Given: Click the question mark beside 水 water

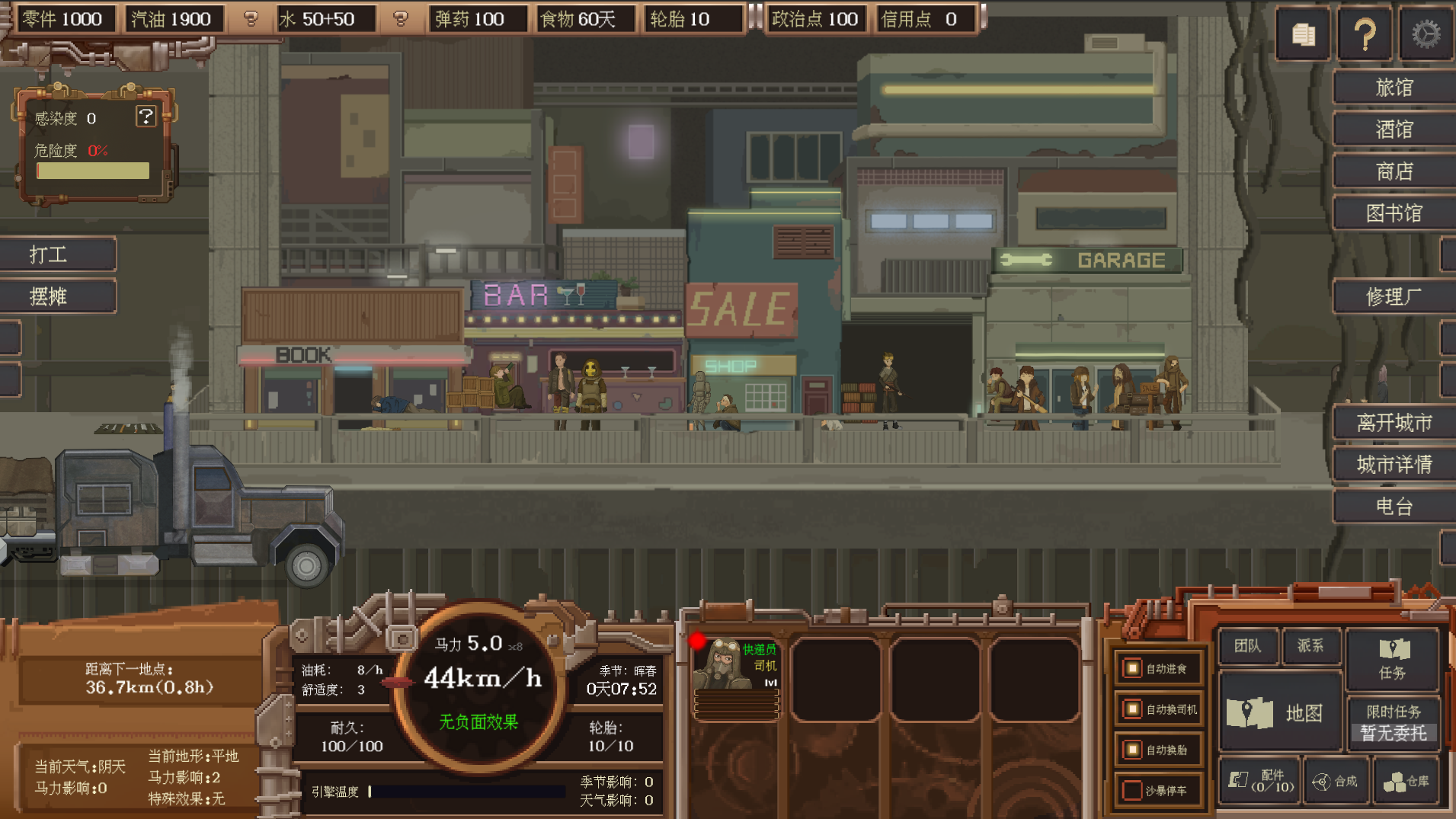Looking at the screenshot, I should click(402, 18).
